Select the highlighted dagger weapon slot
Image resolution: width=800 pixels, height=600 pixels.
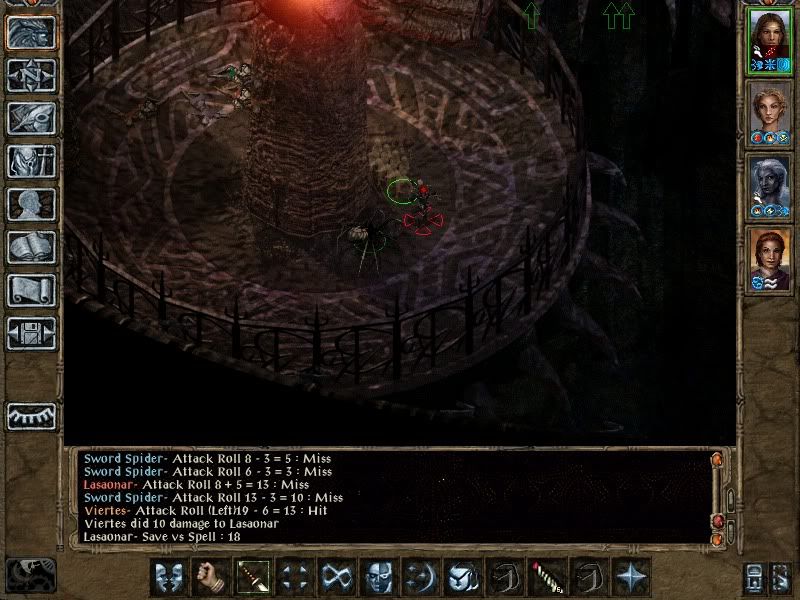252,577
